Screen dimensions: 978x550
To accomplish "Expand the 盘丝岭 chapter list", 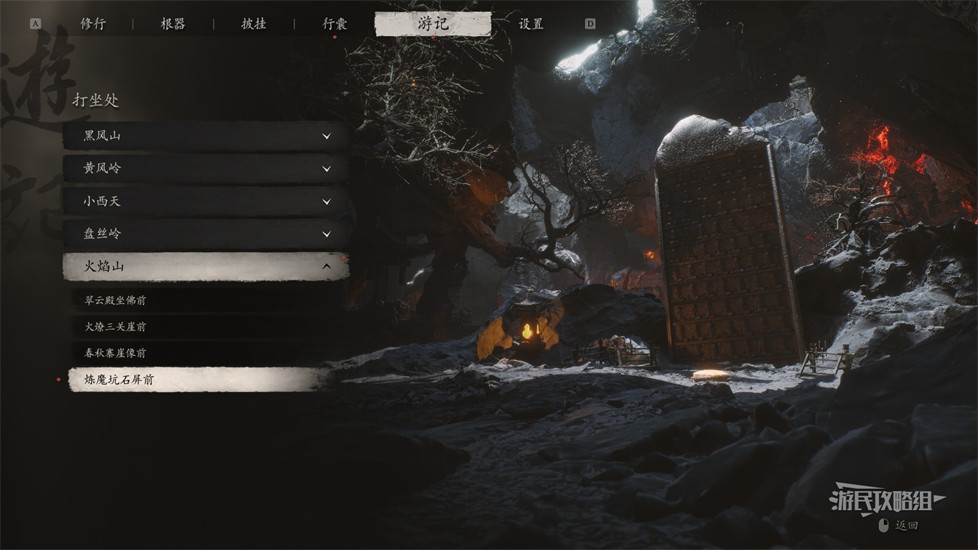I will (x=205, y=234).
